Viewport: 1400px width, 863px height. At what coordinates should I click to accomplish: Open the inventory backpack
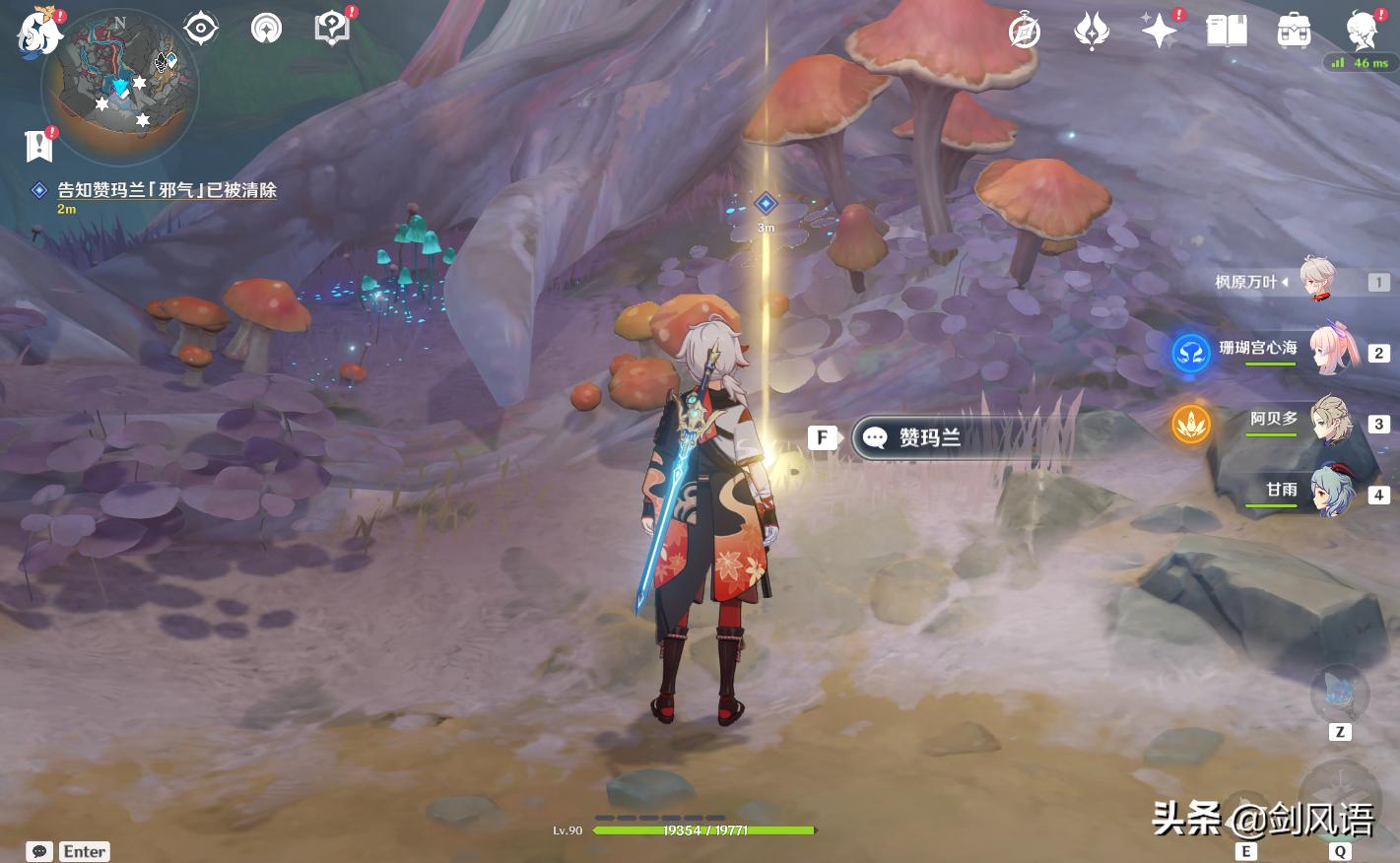(x=1293, y=31)
